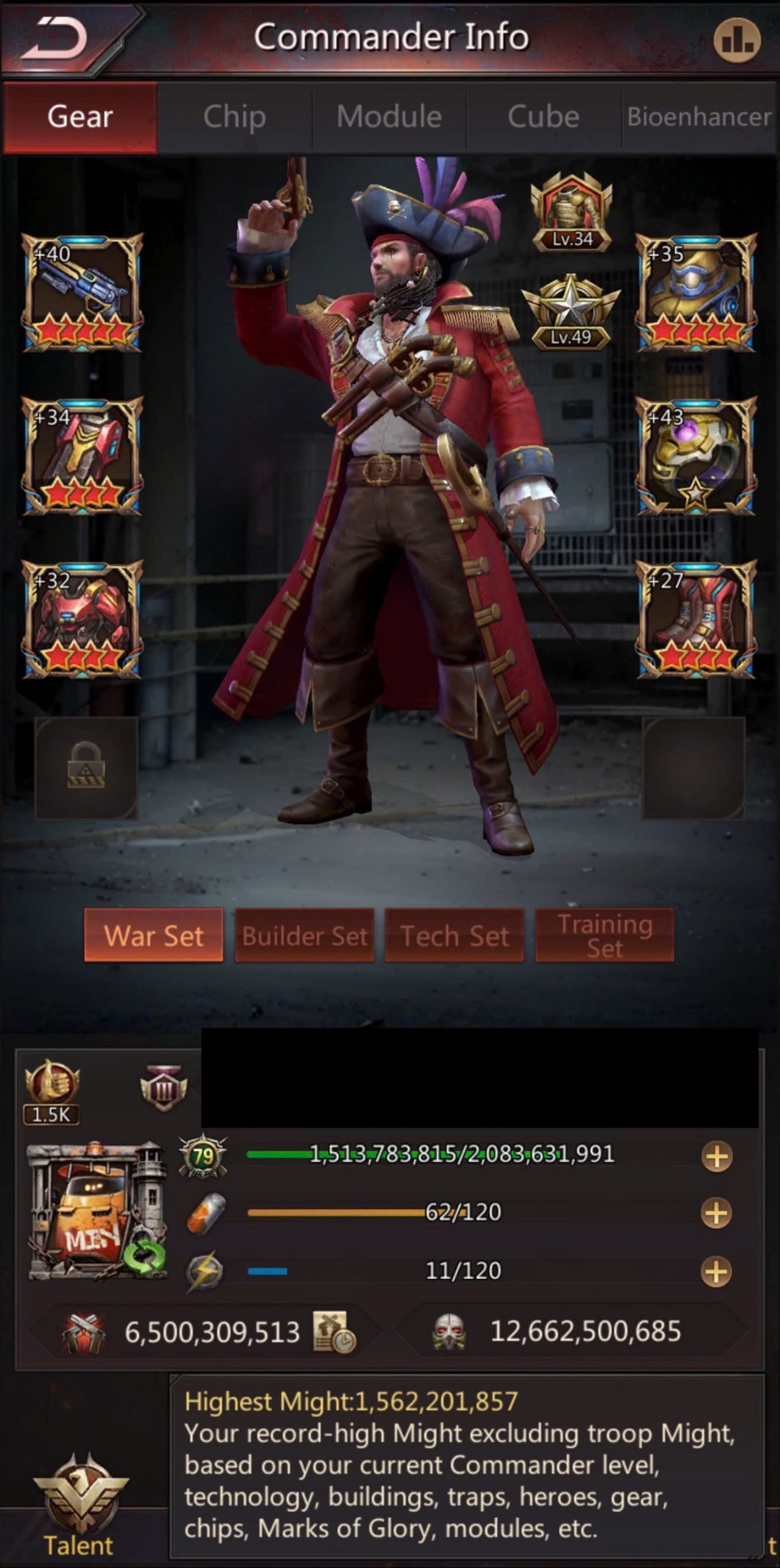The image size is (780, 1568).
Task: Change the commander avatar portrait
Action: point(97,1211)
